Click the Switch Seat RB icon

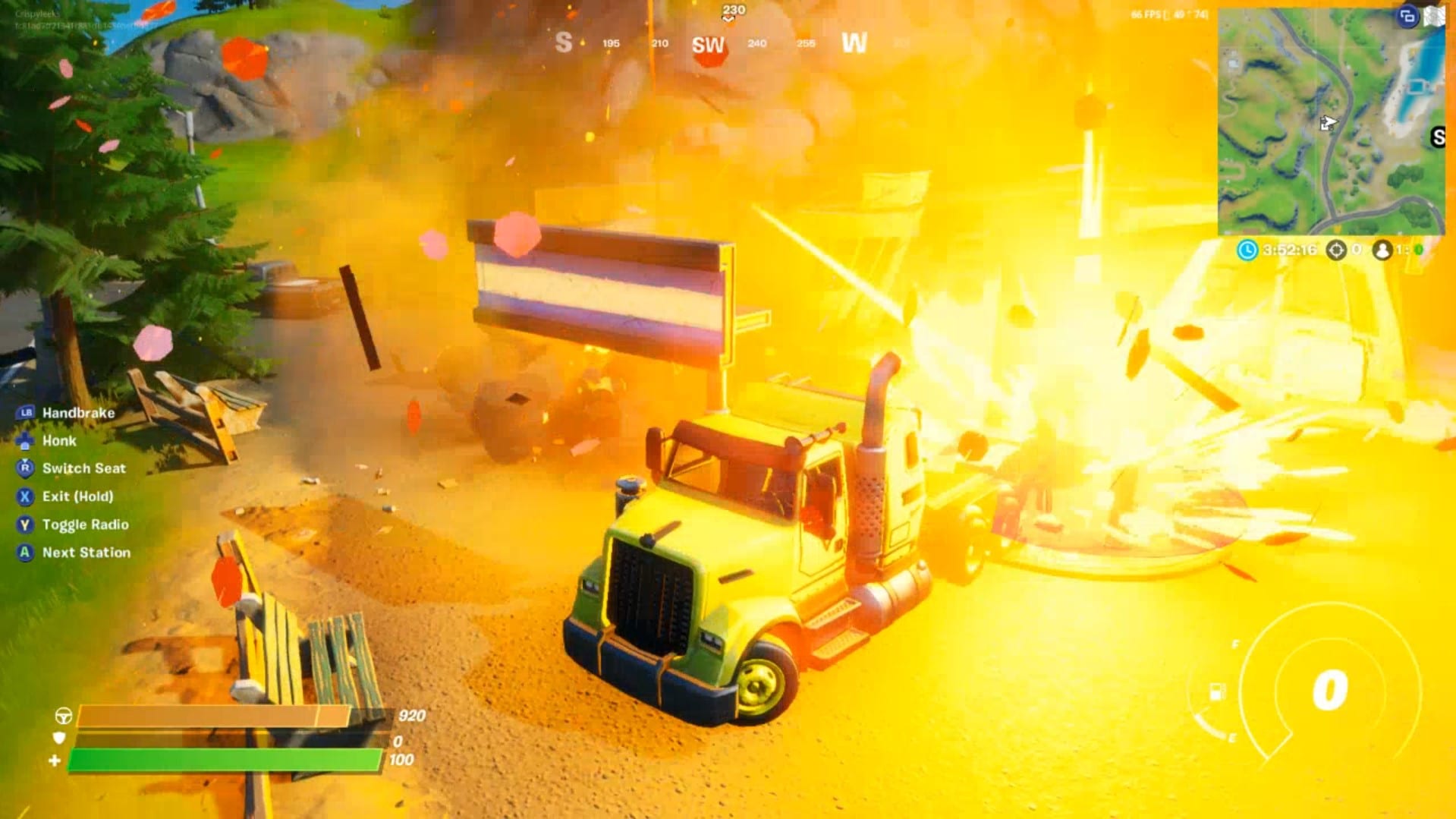click(x=25, y=468)
